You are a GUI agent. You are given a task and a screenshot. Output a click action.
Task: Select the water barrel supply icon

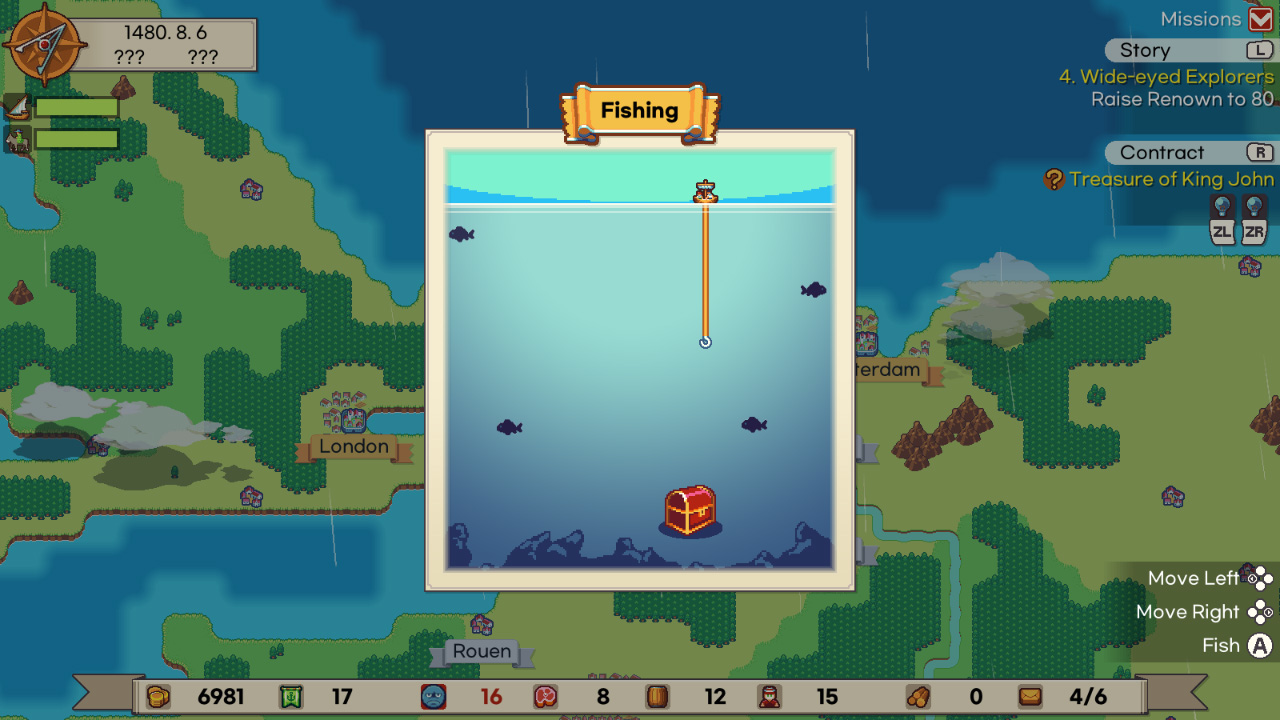(x=658, y=696)
